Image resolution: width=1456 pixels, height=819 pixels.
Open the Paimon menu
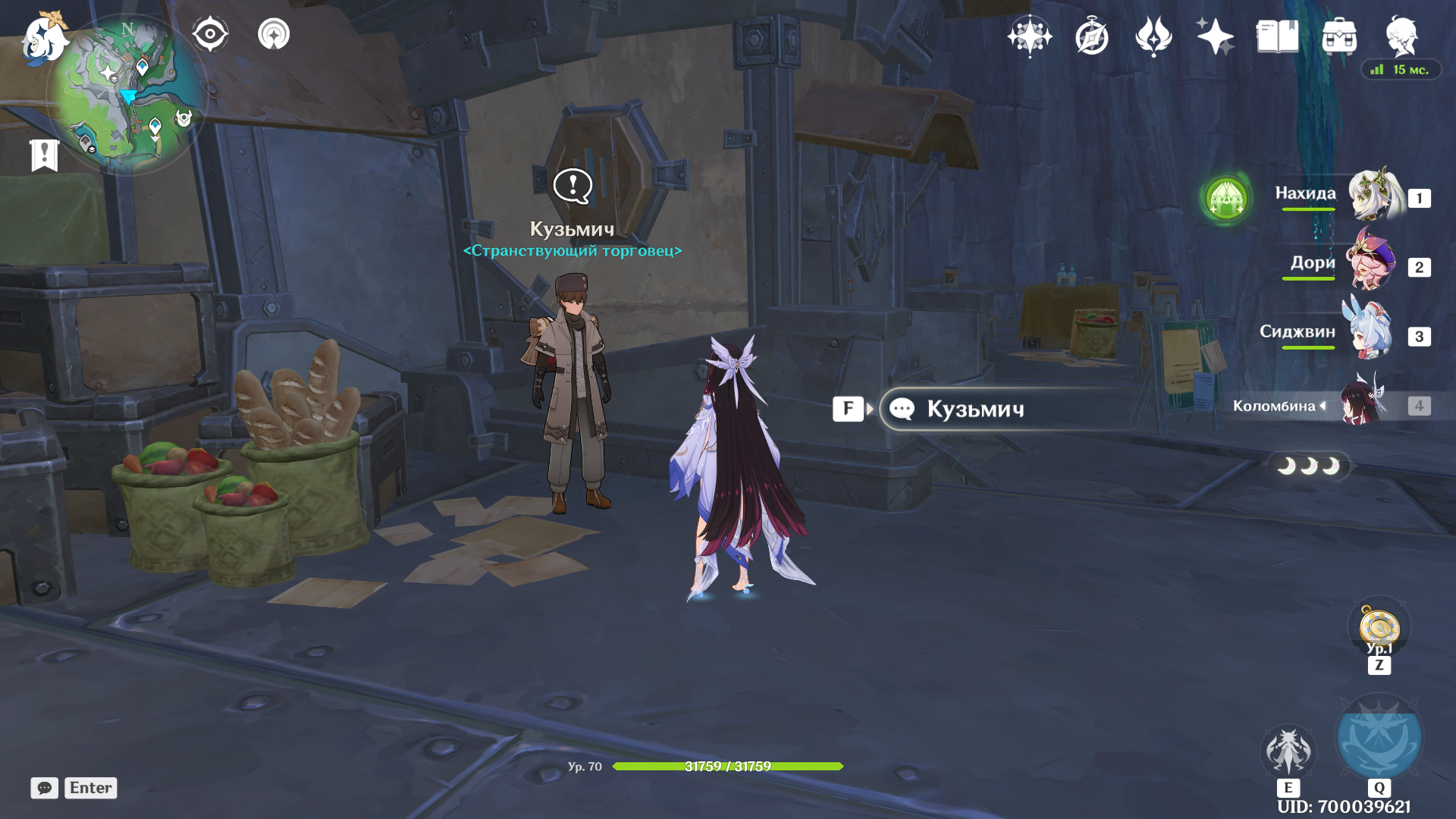(43, 38)
